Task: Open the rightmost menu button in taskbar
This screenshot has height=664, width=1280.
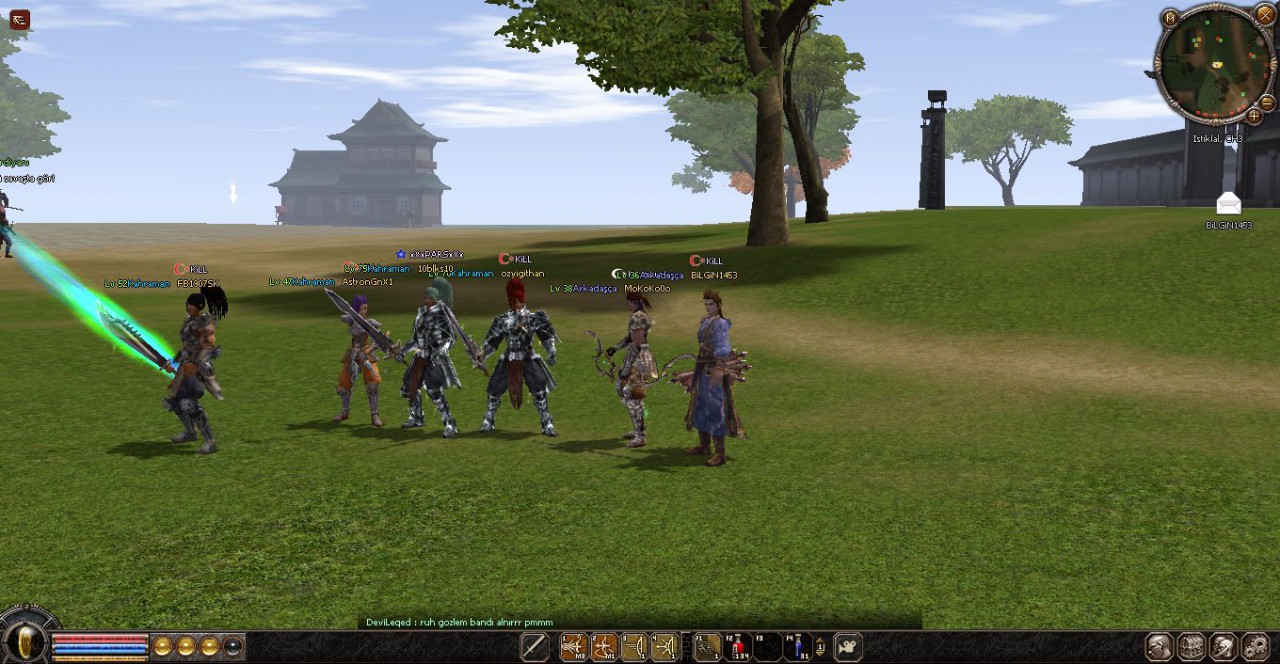Action: click(1255, 647)
